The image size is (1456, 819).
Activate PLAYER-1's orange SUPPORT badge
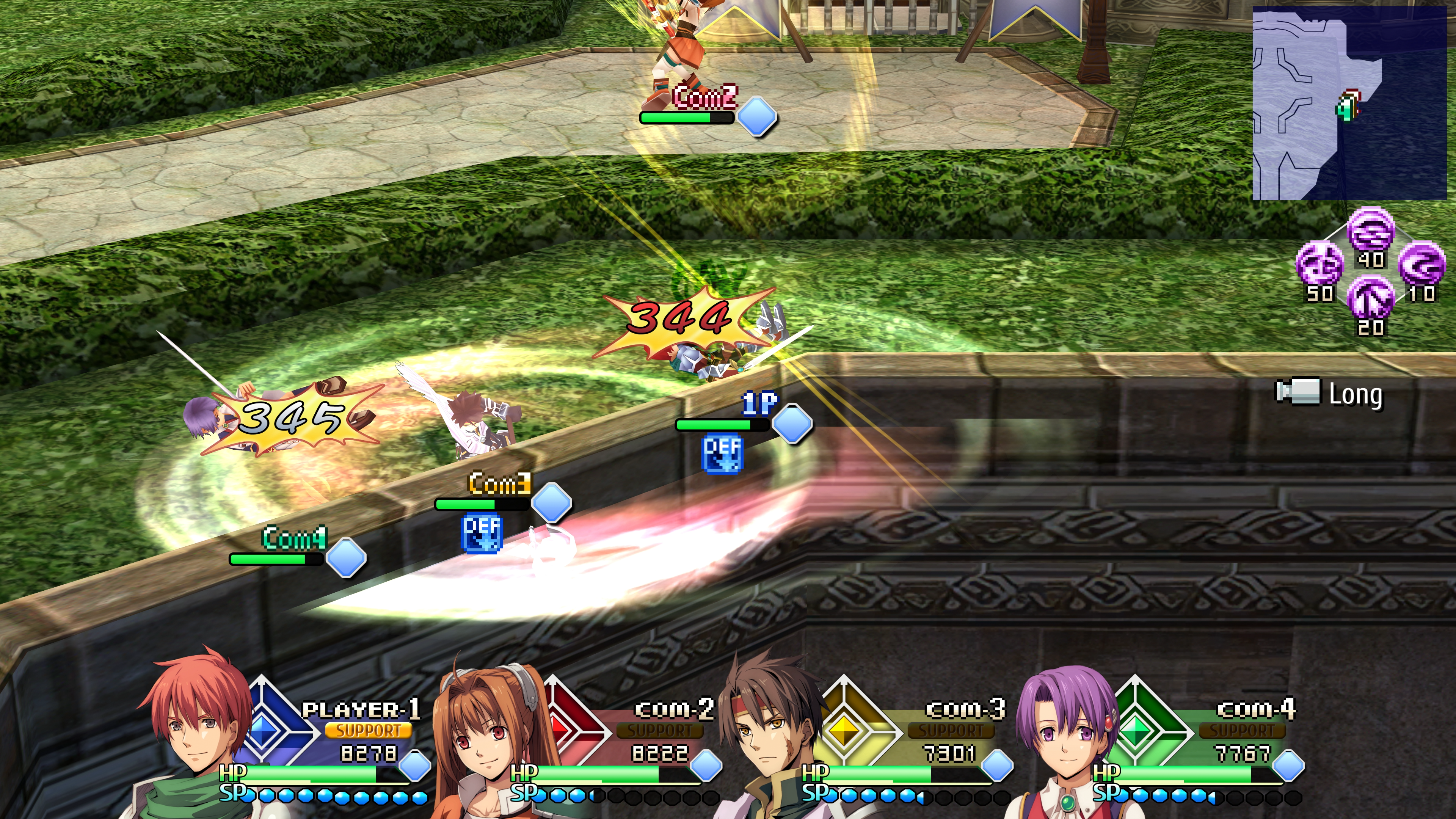coord(368,730)
